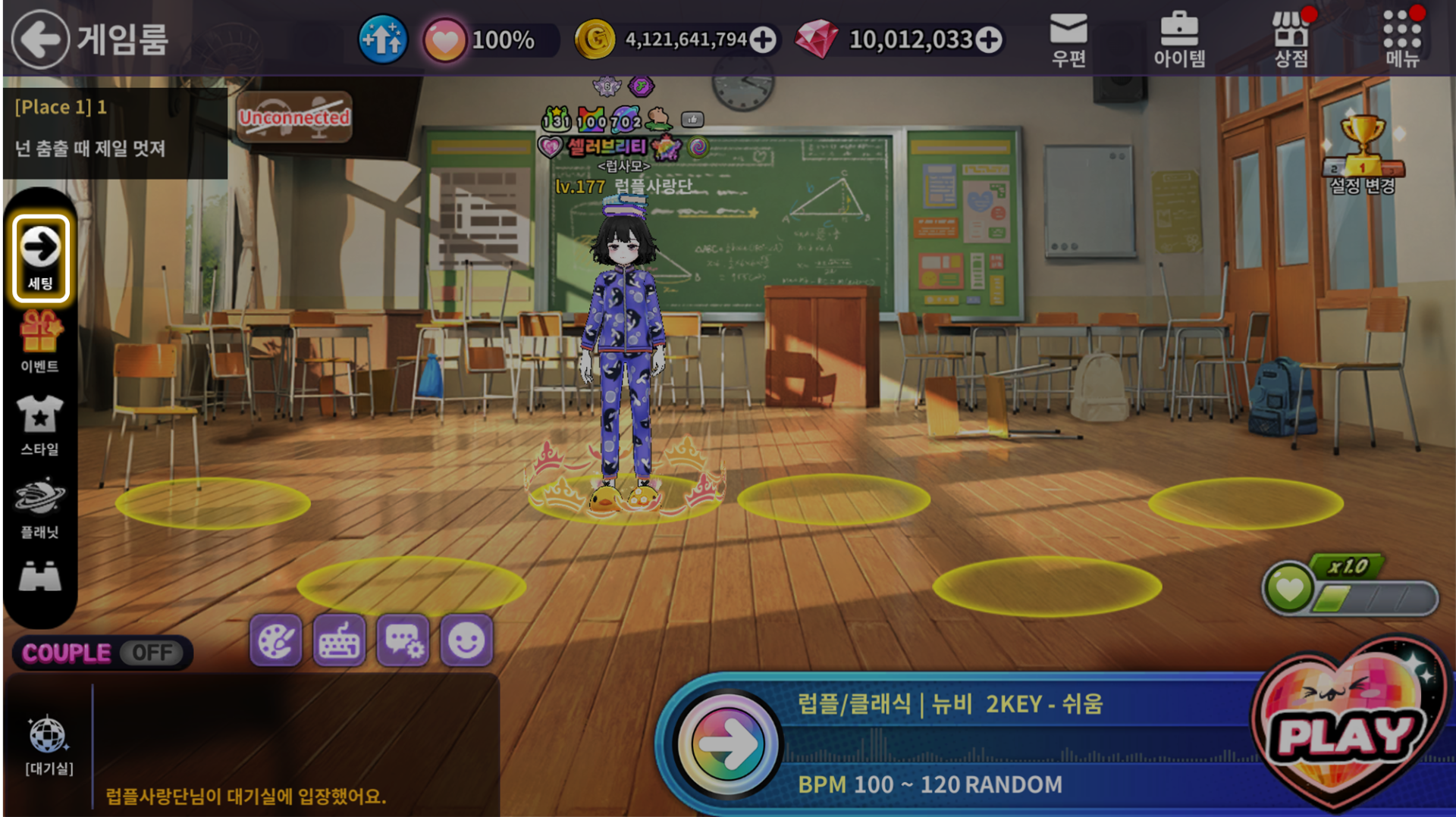Visit the 플래닛 planet menu
This screenshot has width=1456, height=817.
pos(40,508)
